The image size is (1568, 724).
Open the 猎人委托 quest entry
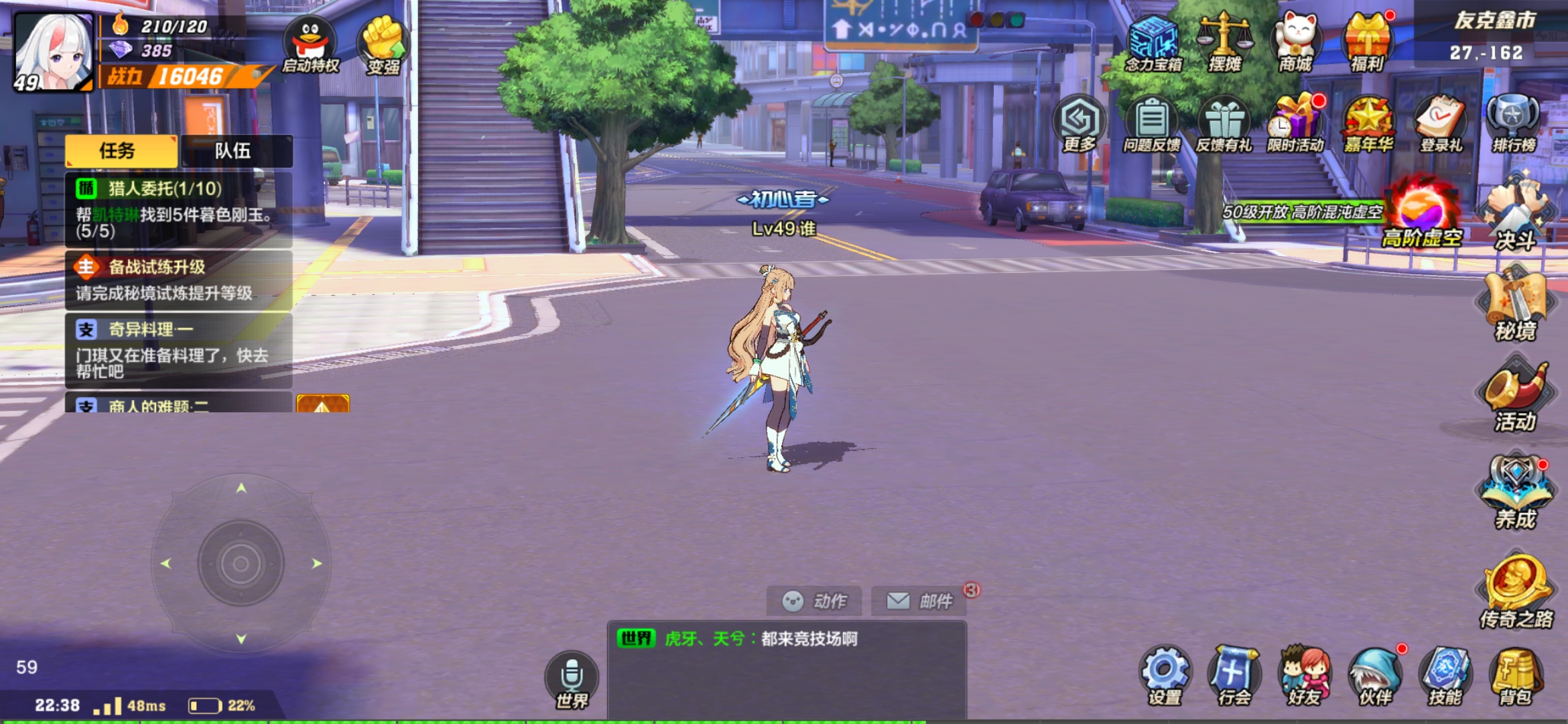[x=178, y=209]
